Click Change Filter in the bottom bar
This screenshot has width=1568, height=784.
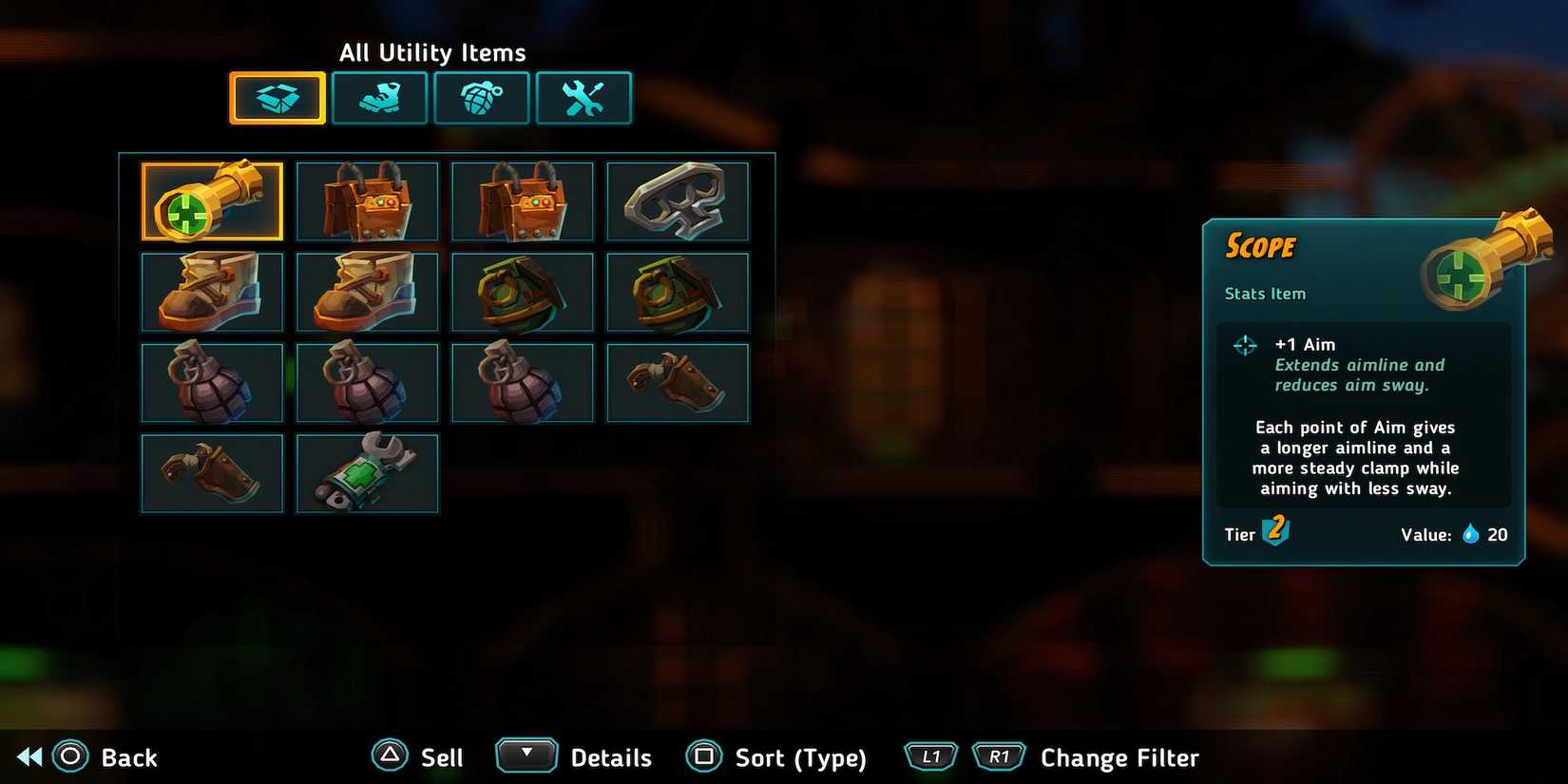click(1119, 756)
